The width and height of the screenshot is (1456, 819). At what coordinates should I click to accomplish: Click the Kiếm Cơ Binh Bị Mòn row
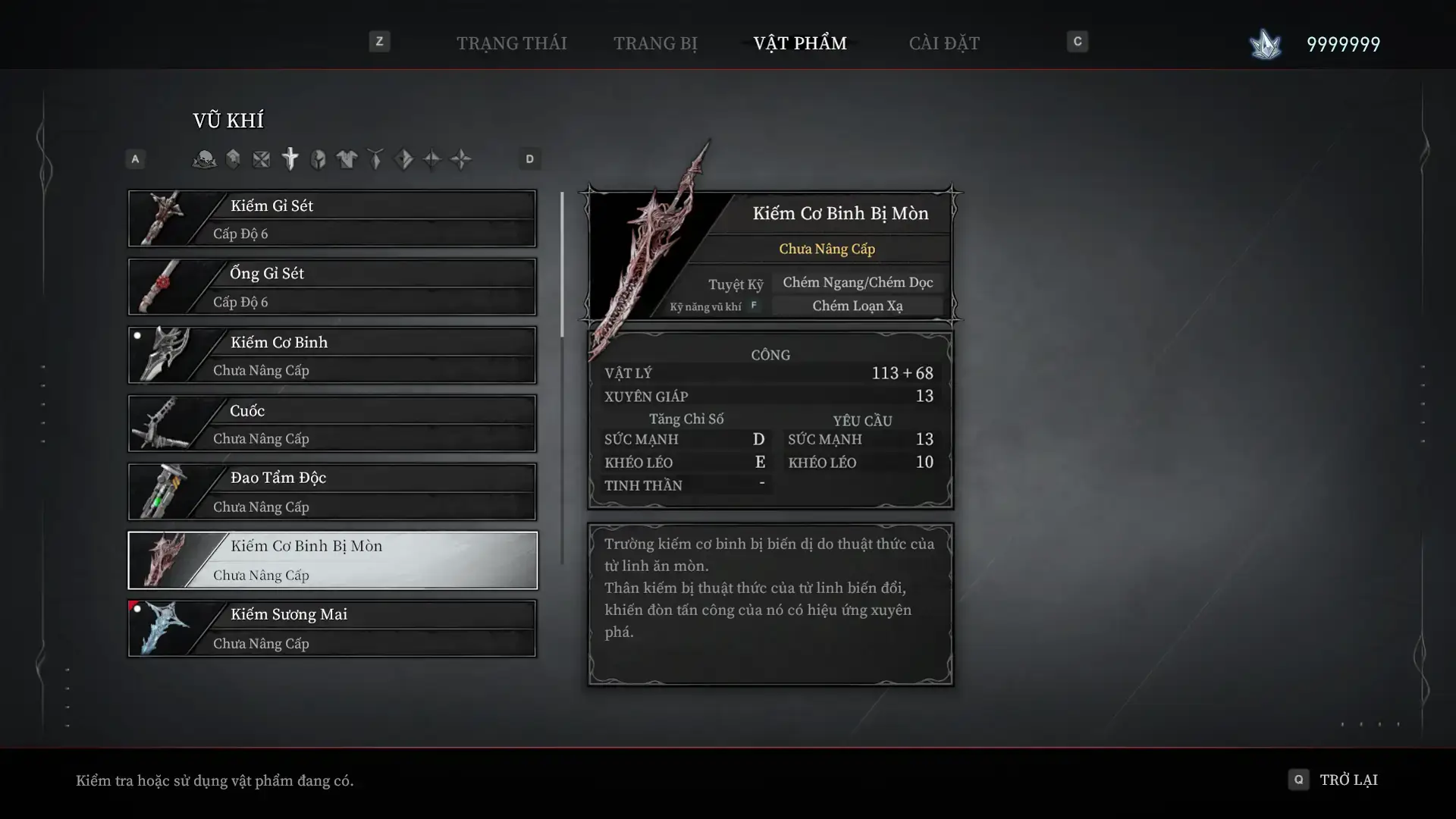tap(332, 560)
